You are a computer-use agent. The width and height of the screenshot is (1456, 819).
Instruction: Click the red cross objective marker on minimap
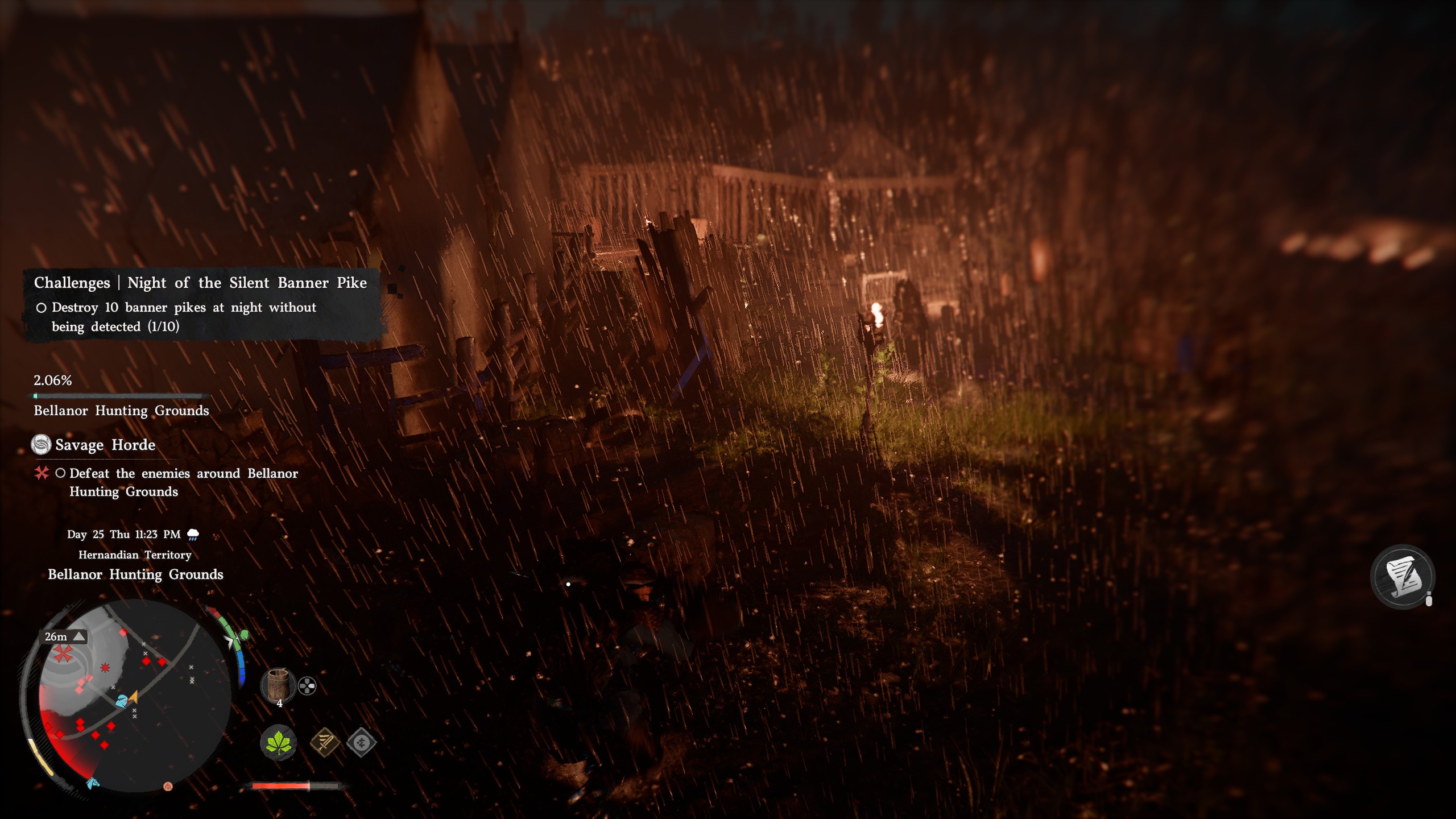(x=63, y=654)
